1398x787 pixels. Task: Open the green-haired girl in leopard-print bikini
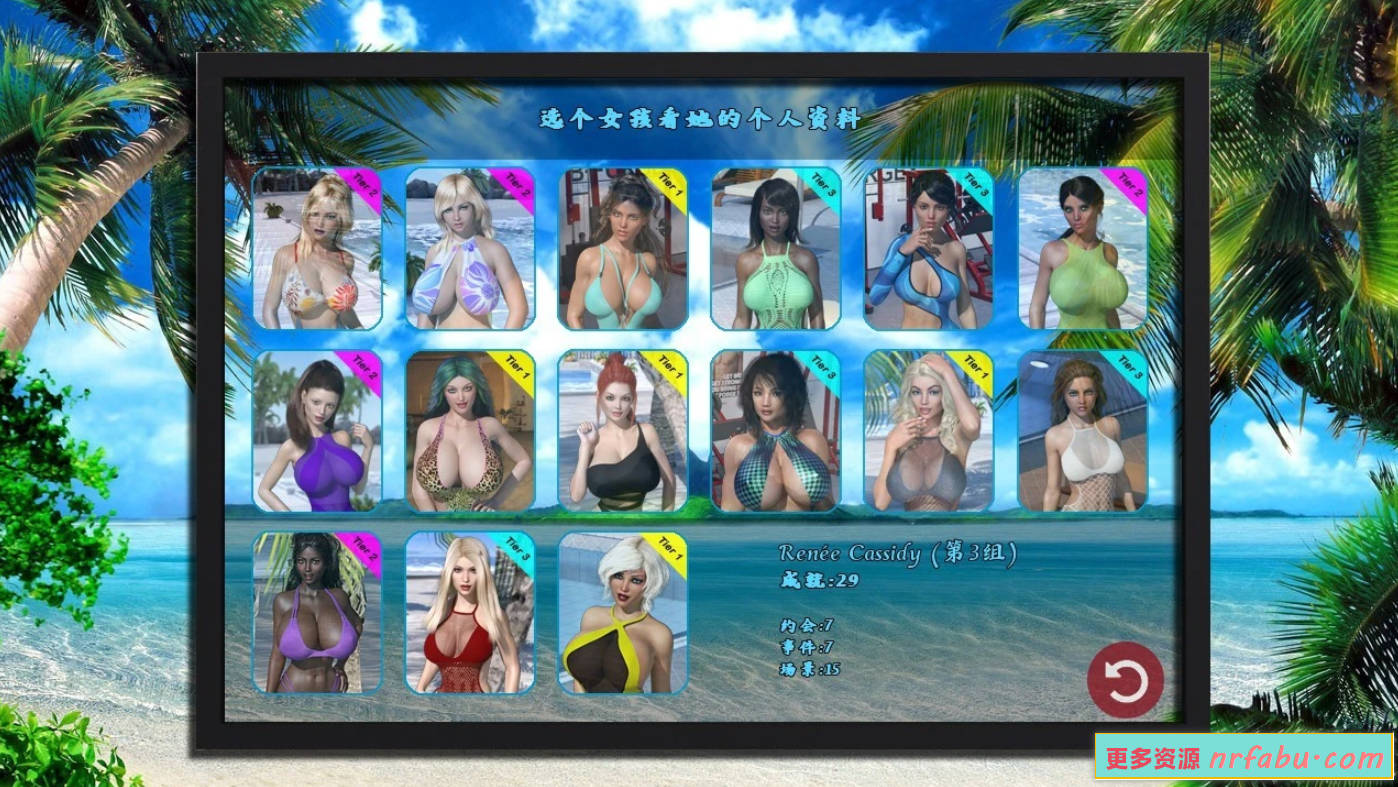pyautogui.click(x=470, y=430)
